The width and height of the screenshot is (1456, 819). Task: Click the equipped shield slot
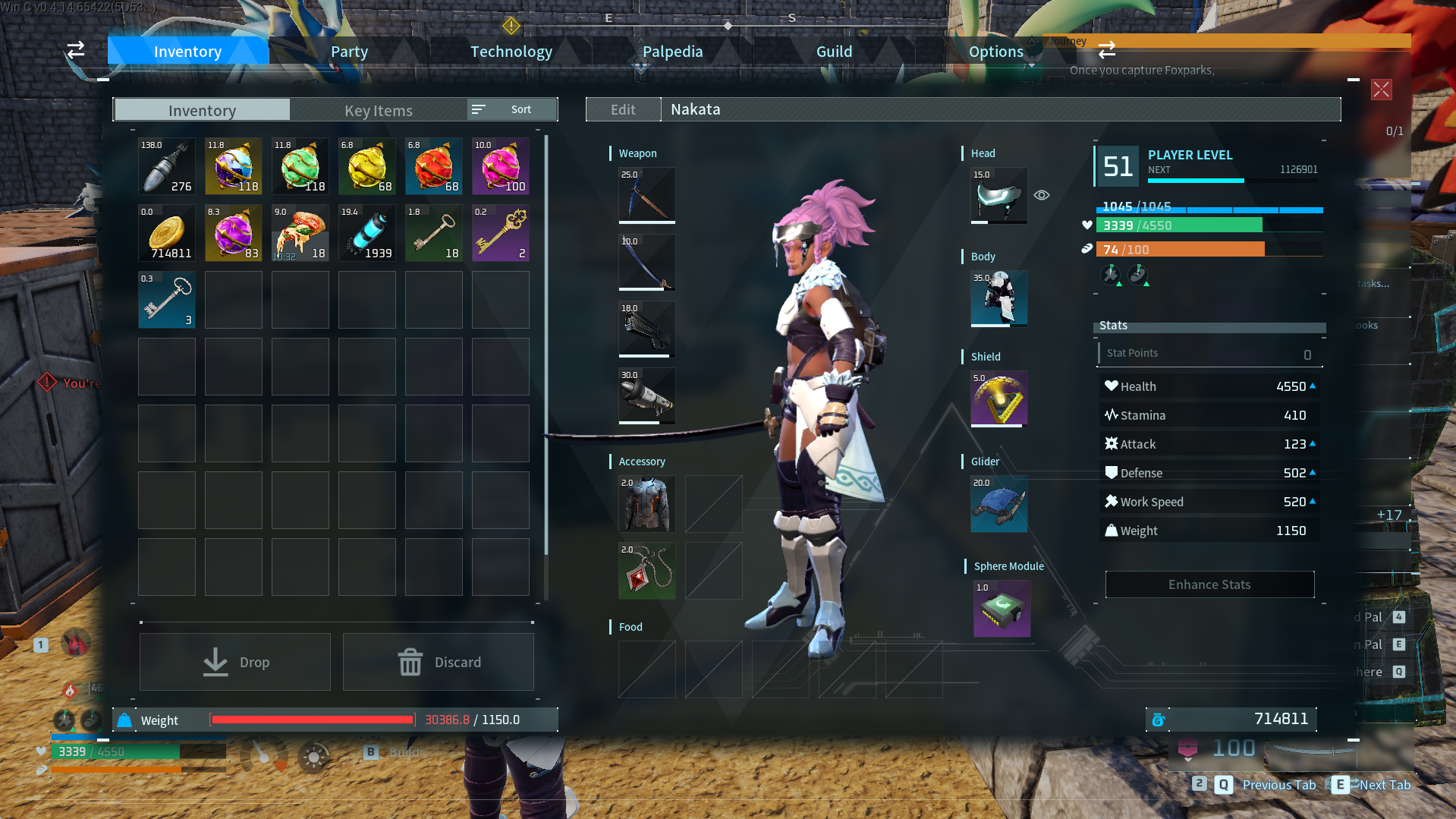(998, 398)
